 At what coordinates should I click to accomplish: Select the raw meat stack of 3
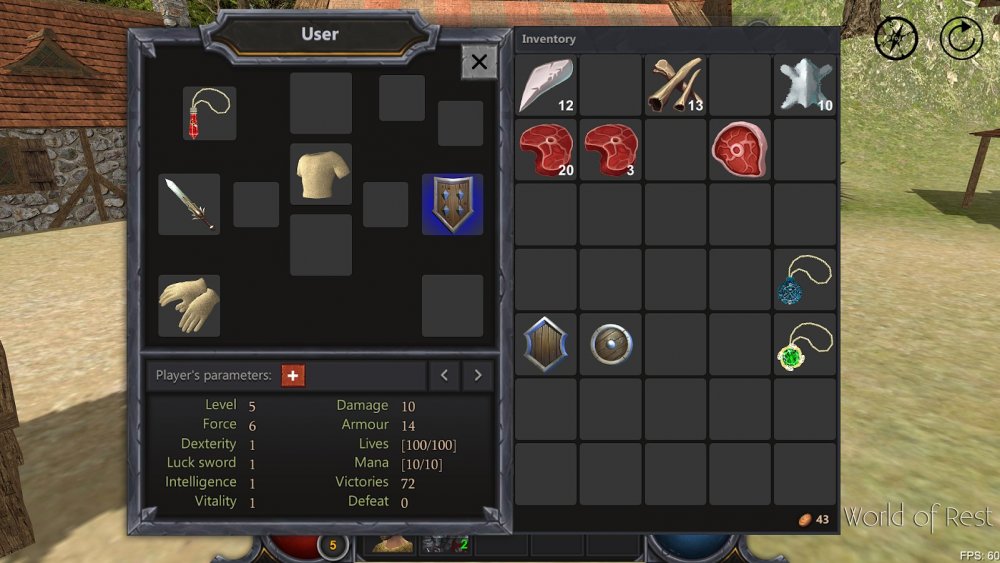pyautogui.click(x=610, y=150)
